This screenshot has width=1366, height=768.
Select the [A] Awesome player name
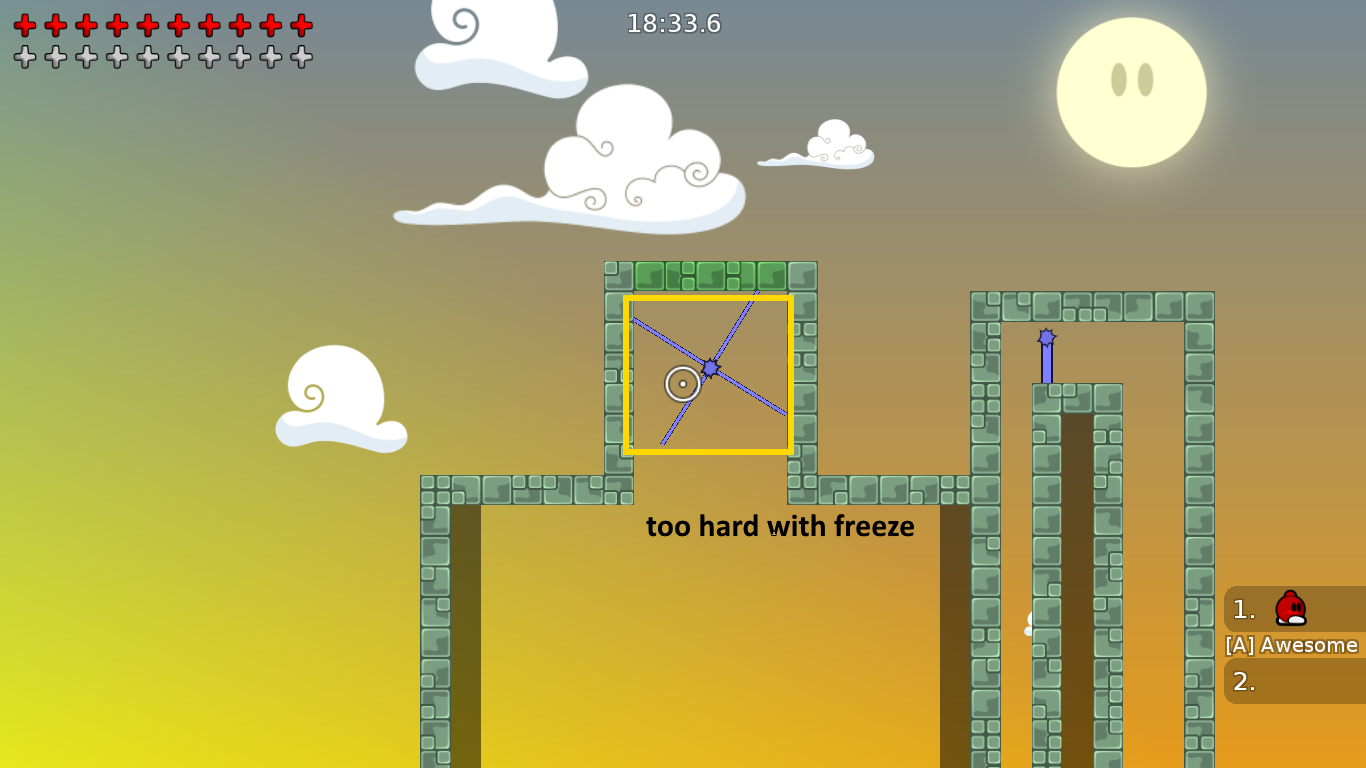(x=1292, y=645)
